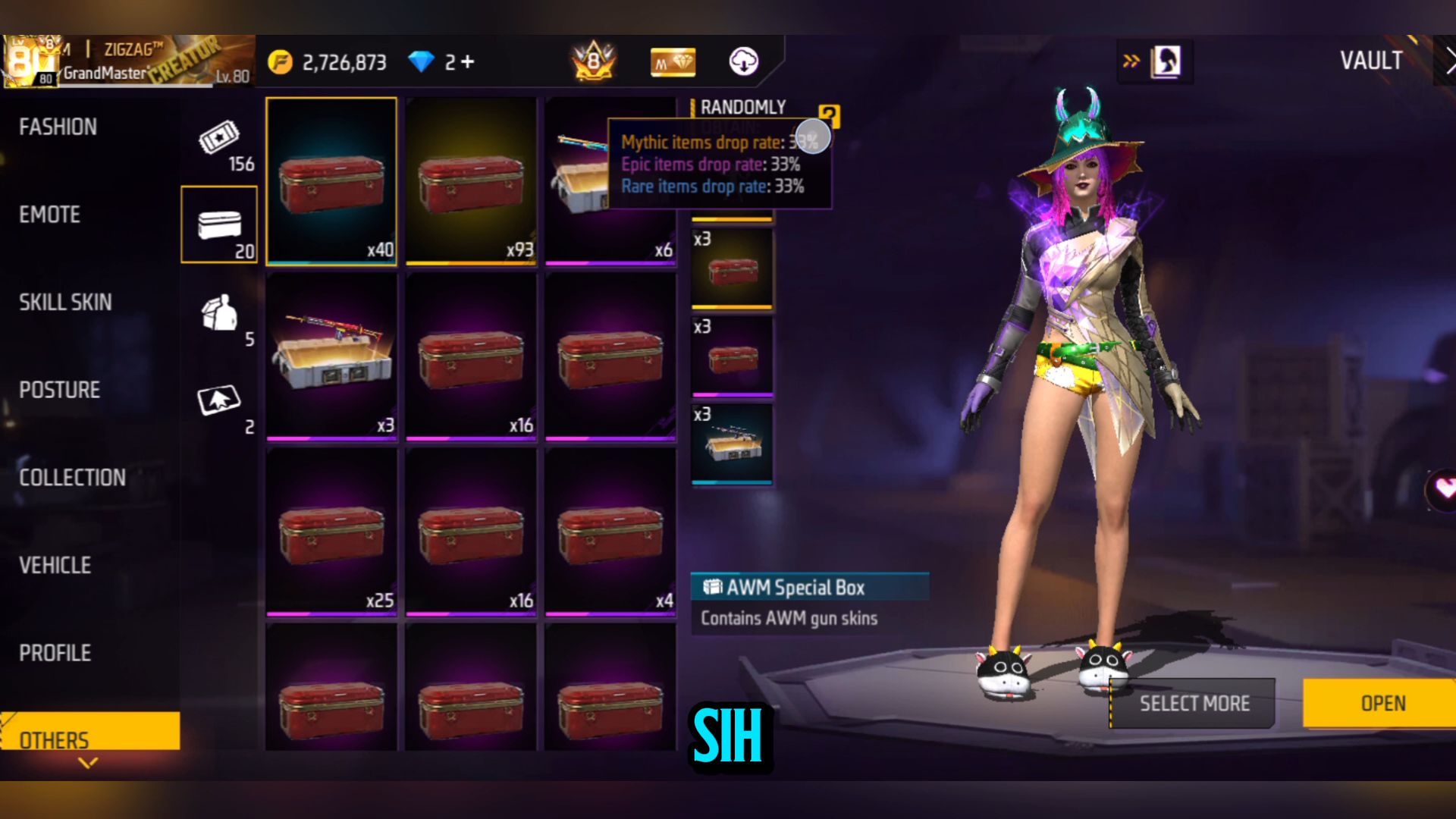Select the red crate stack of x93
The height and width of the screenshot is (819, 1456).
[471, 181]
